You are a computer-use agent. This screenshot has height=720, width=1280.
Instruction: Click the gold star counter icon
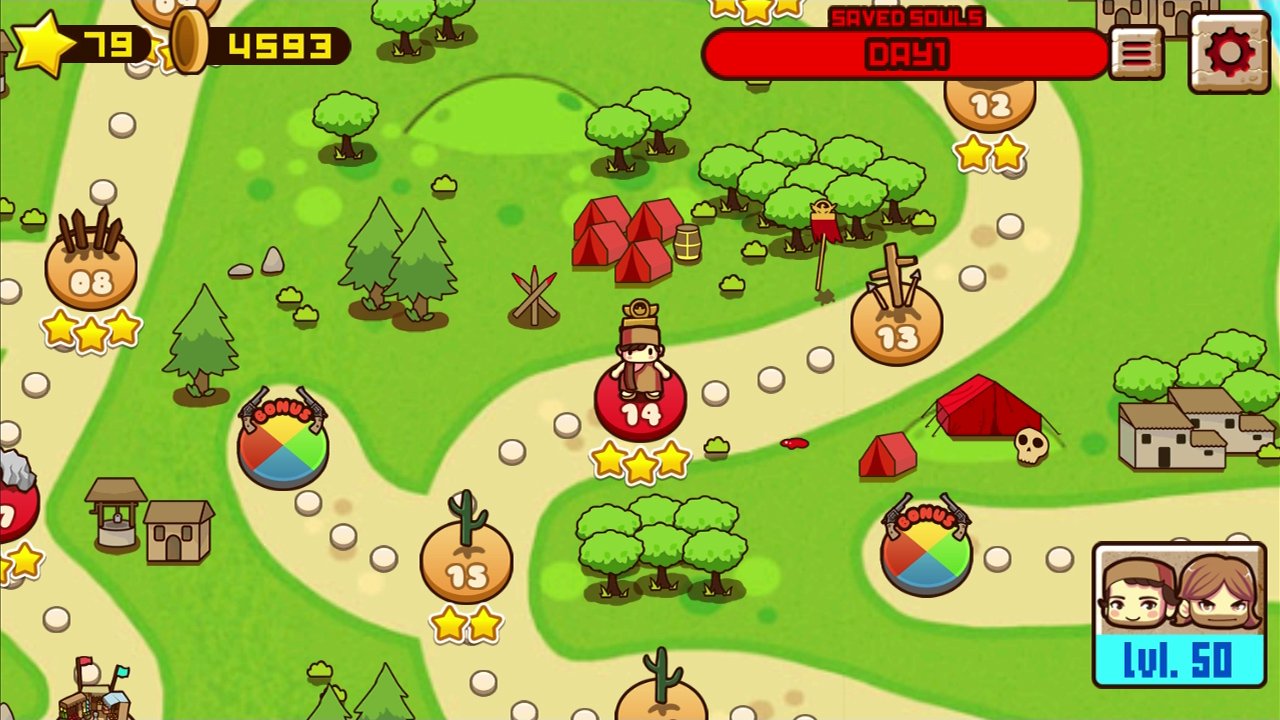(x=44, y=43)
